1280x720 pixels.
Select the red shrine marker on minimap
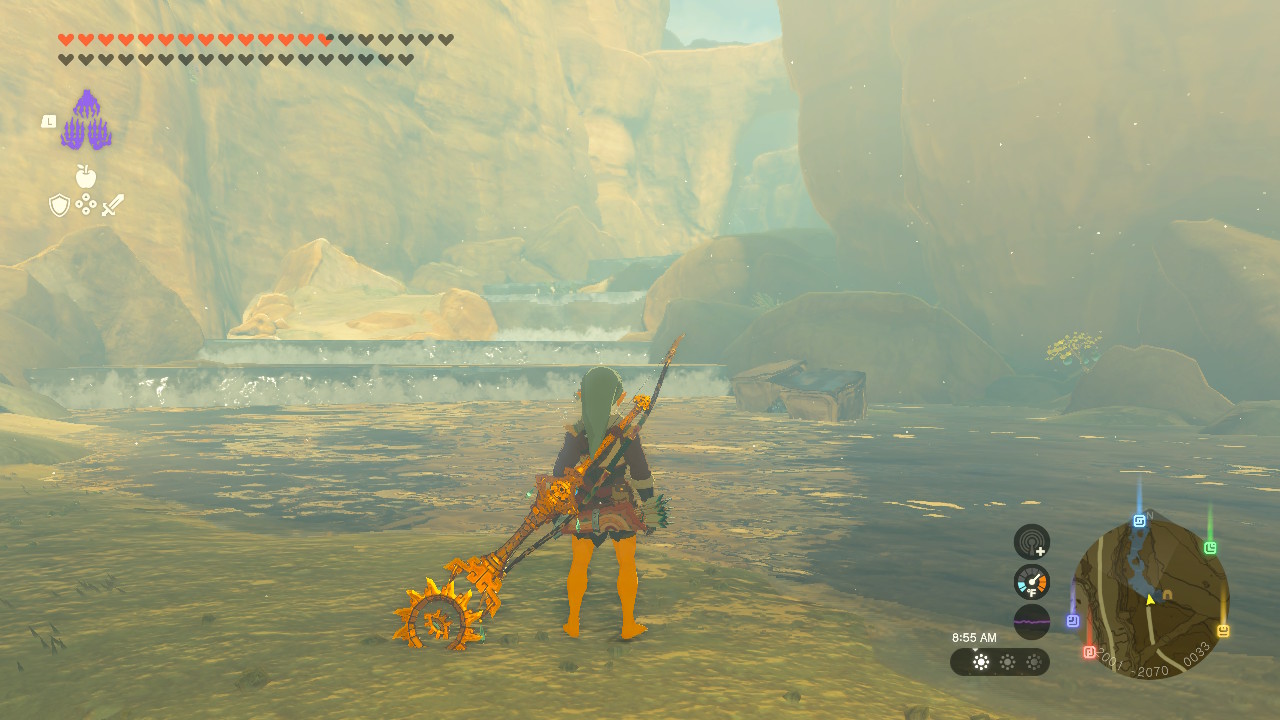[1089, 652]
